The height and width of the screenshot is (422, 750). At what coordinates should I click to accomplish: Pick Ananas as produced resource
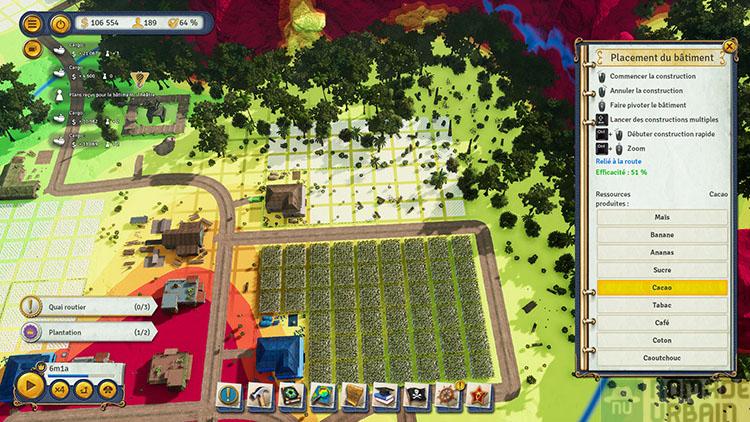click(661, 252)
